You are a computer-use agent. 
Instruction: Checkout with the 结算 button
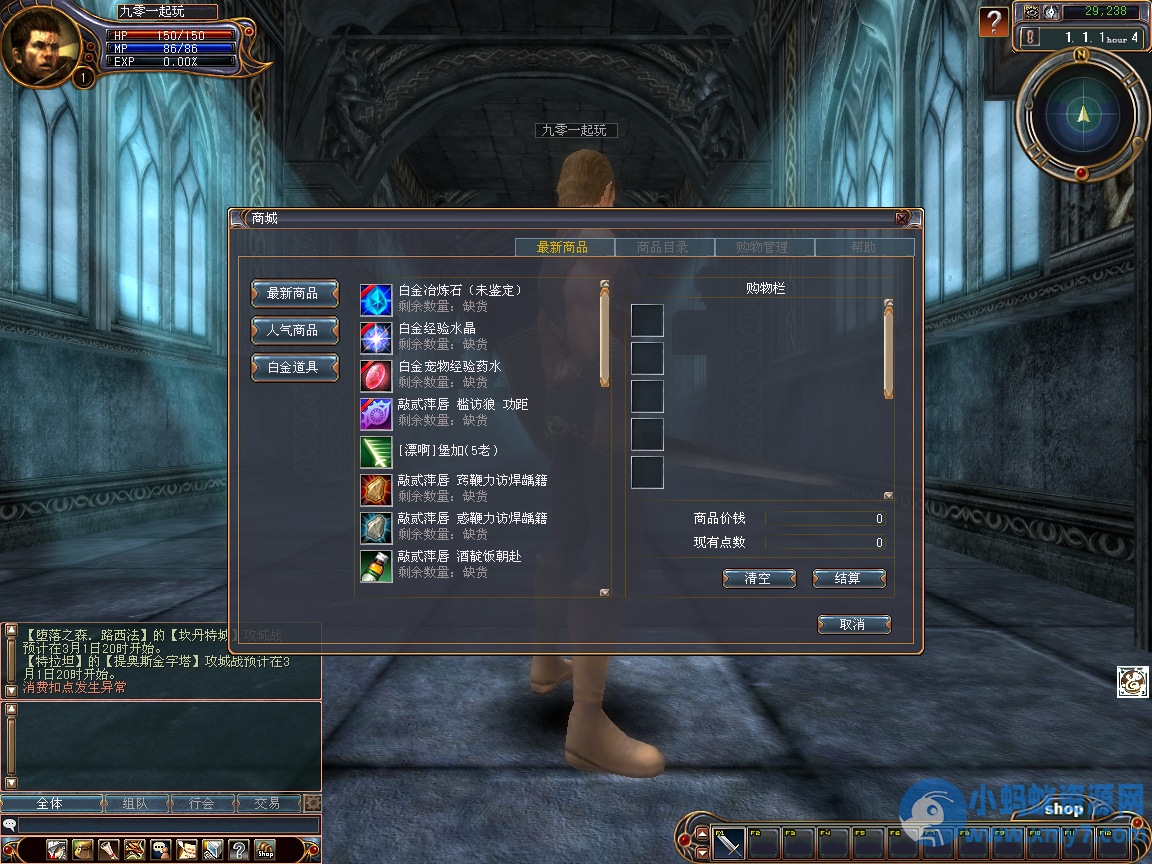tap(848, 578)
